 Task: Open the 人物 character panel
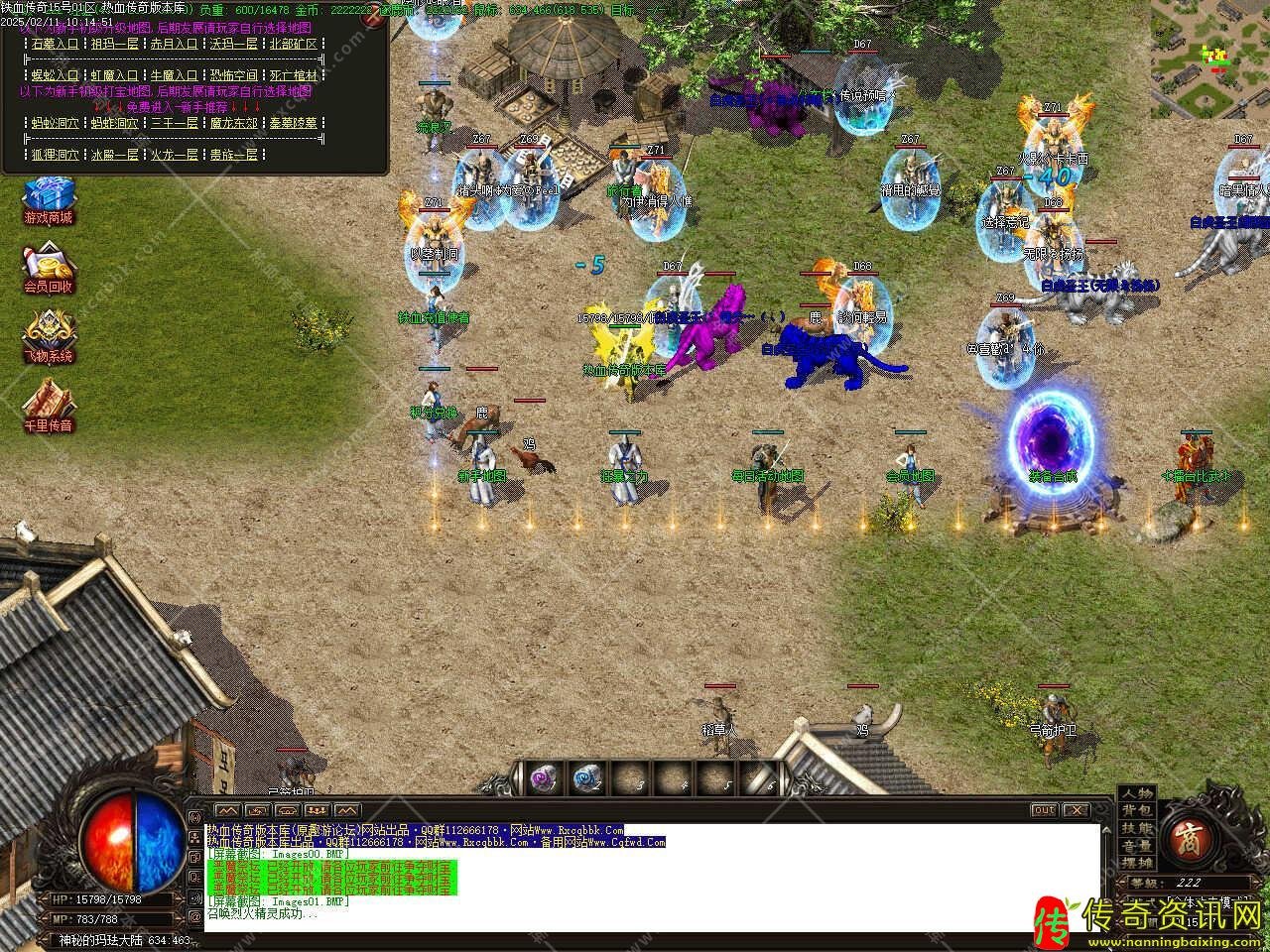pos(1137,793)
